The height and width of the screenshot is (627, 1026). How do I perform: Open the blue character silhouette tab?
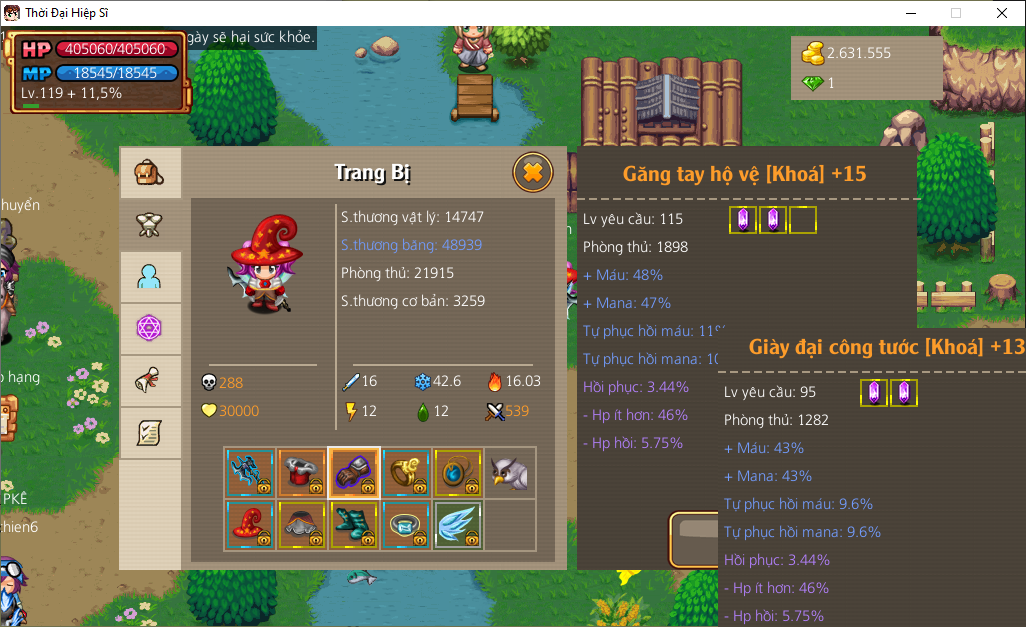150,277
